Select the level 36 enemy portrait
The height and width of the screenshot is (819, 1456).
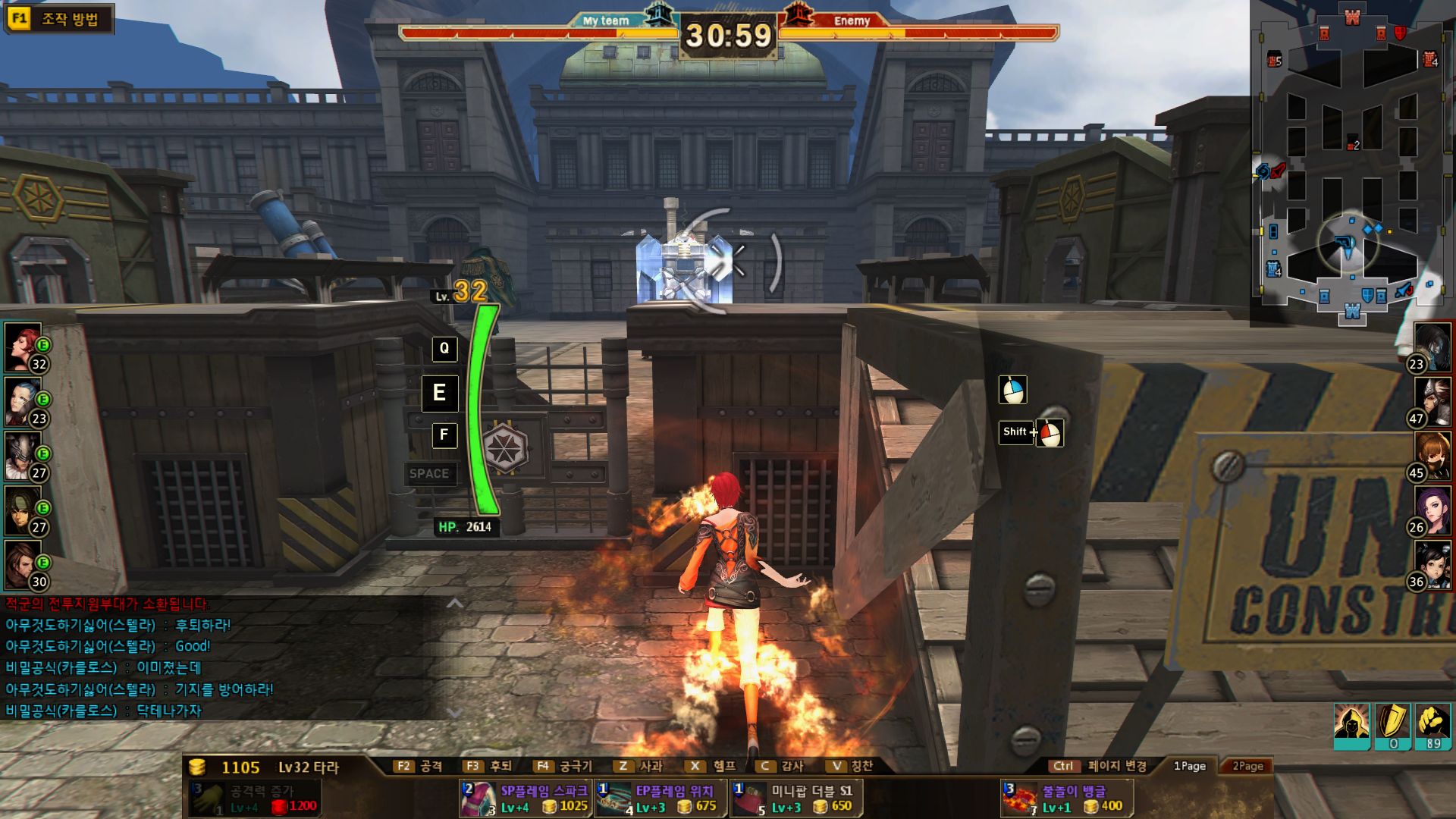click(1432, 566)
